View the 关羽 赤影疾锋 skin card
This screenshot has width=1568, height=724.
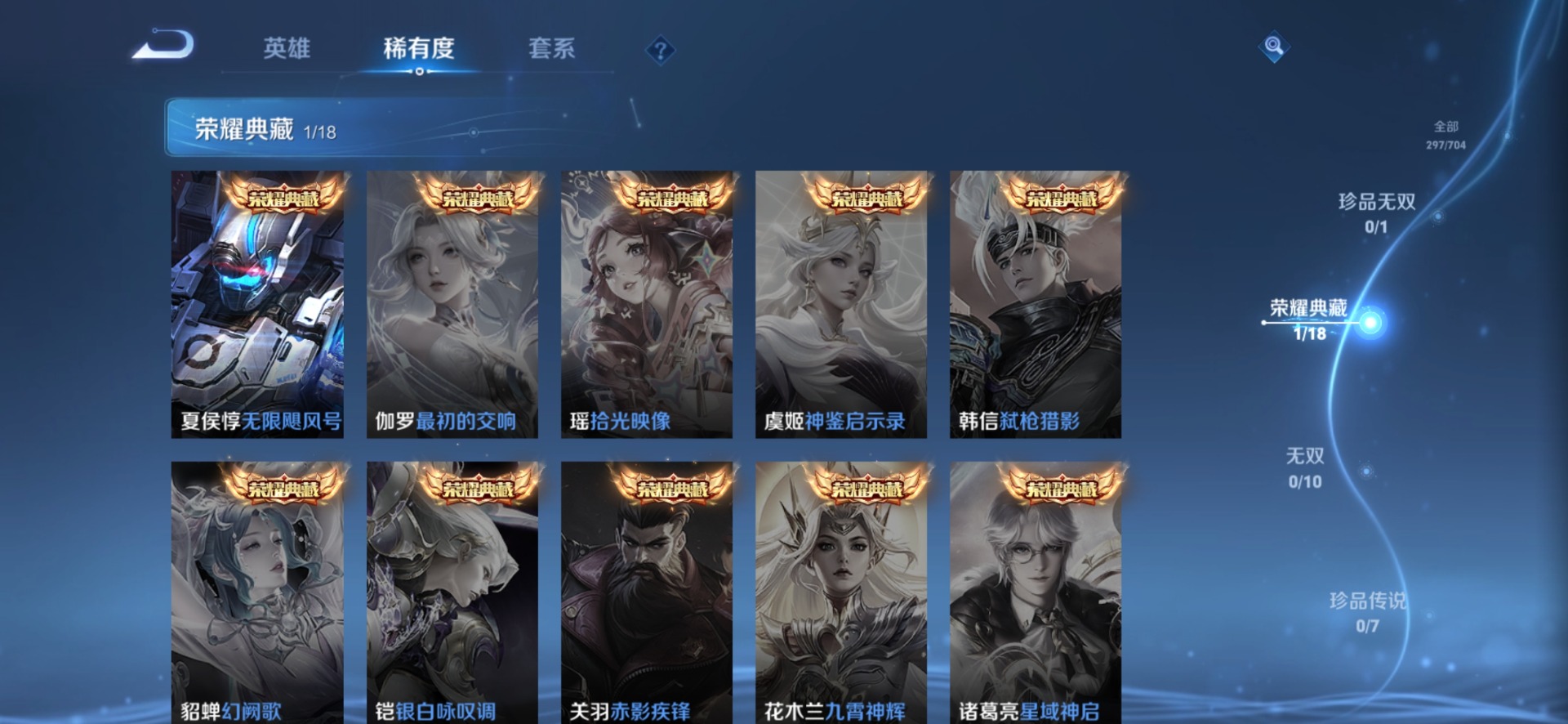click(x=646, y=592)
